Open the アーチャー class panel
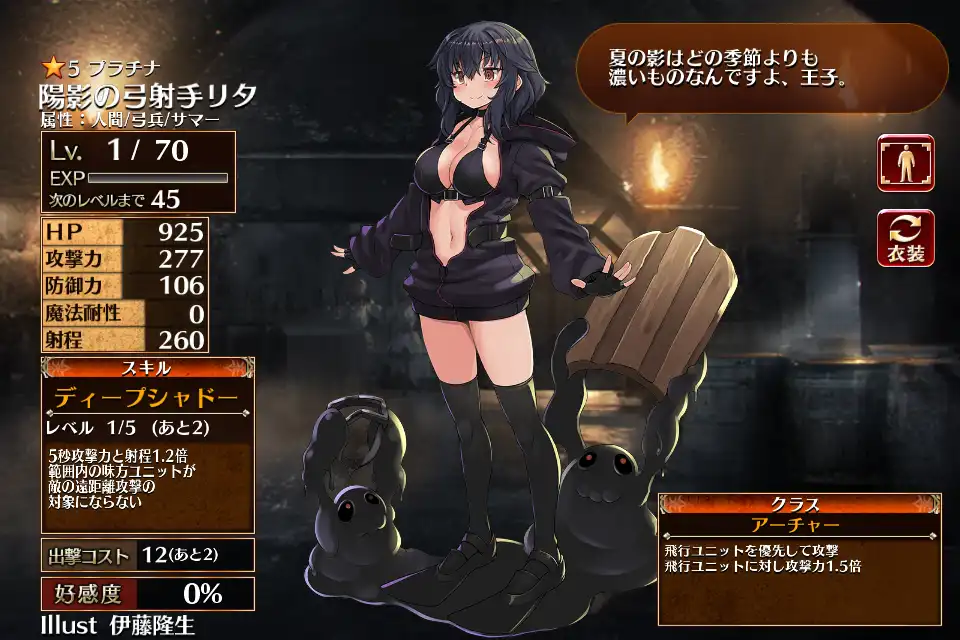This screenshot has height=640, width=960. click(x=798, y=524)
